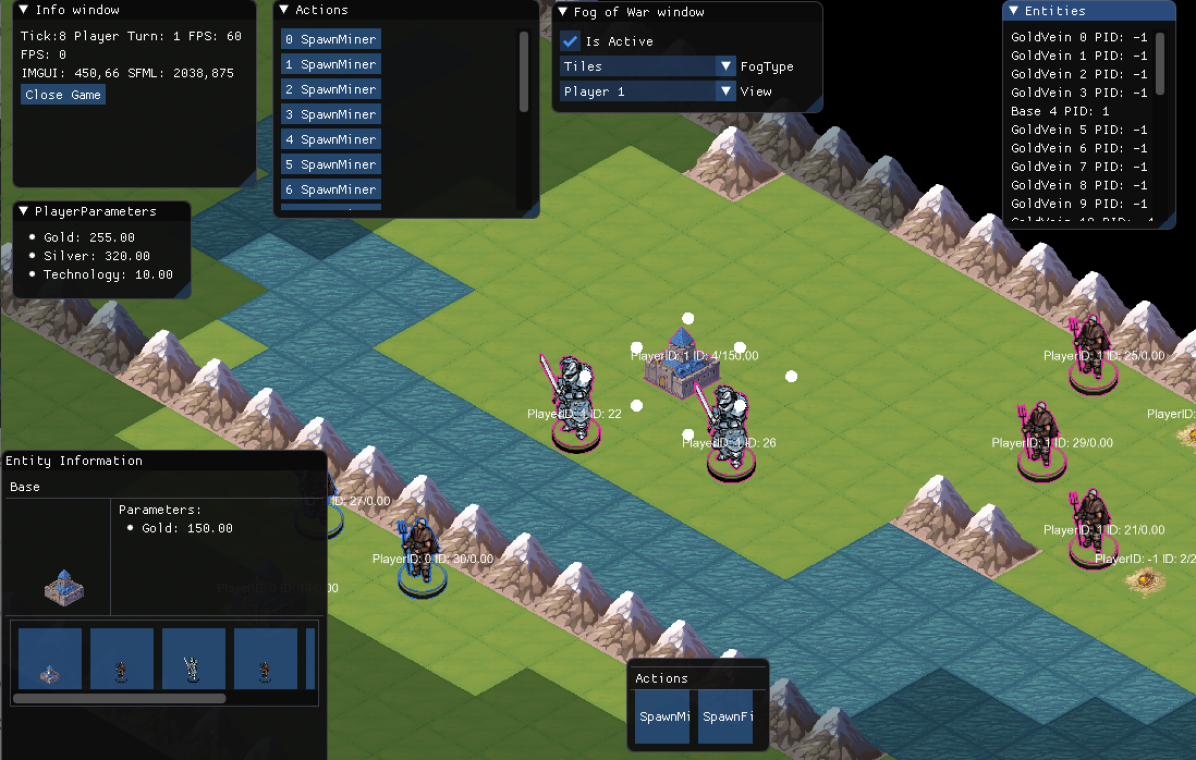The height and width of the screenshot is (760, 1196).
Task: Click the Entity Information horizontal scrollbar
Action: coord(119,698)
